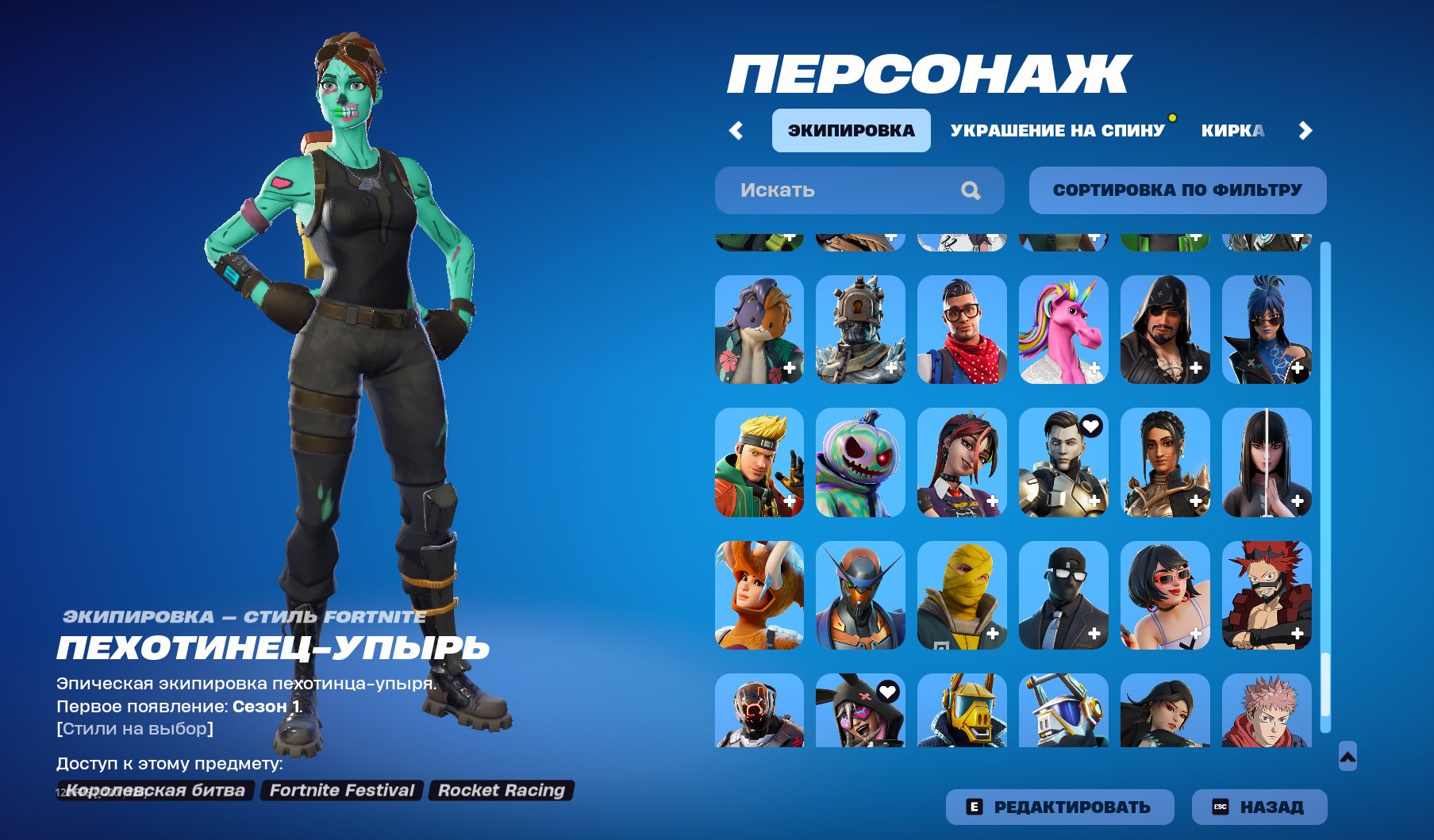
Task: Switch to the УКРАШЕНИЕ НА СПИНУ tab
Action: click(1056, 130)
